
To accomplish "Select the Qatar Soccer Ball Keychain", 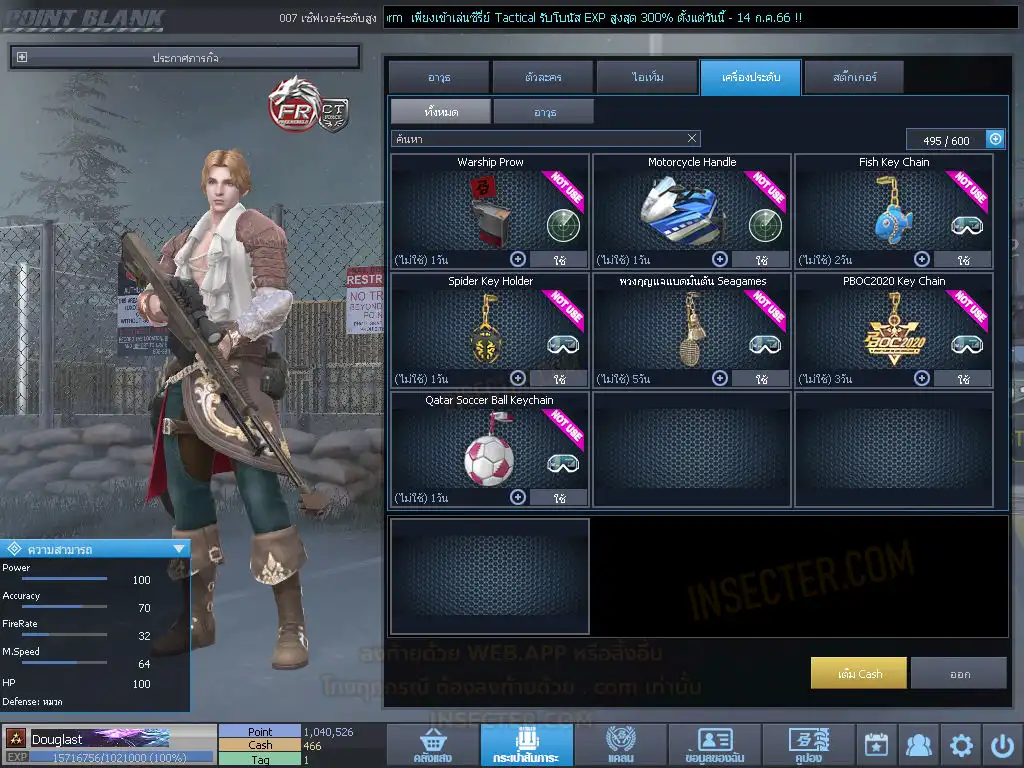I will (490, 449).
